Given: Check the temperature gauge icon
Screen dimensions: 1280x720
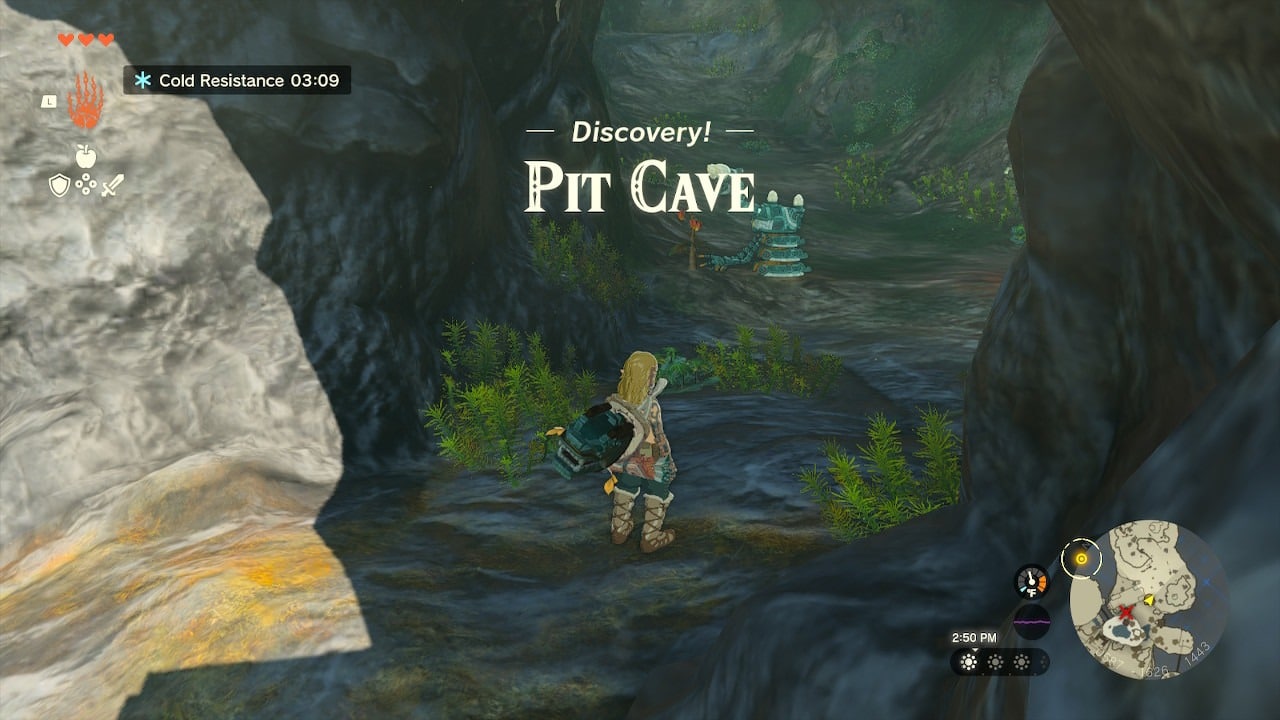Looking at the screenshot, I should click(1031, 582).
